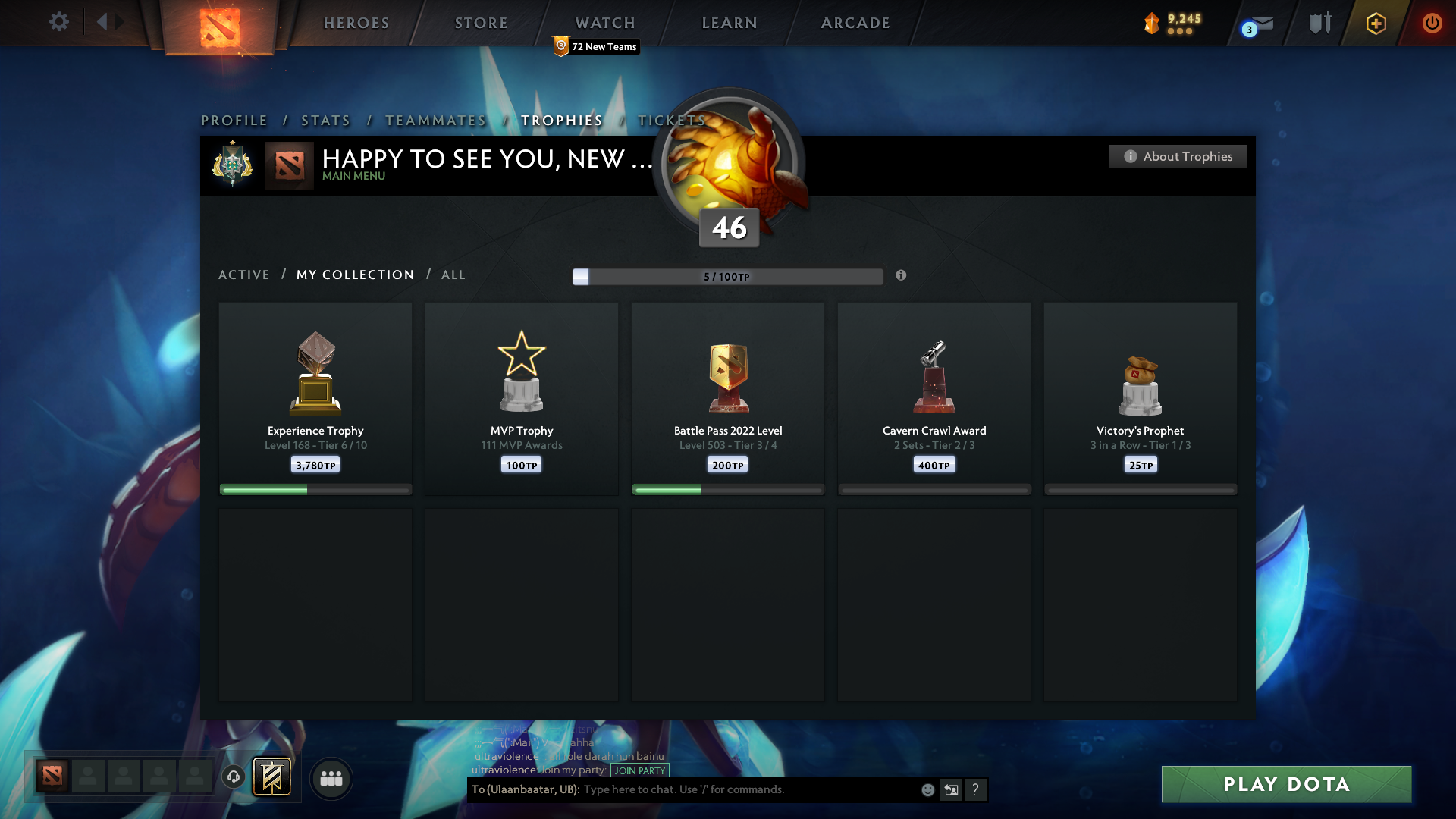Click the 5/100 TP progress bar

click(x=728, y=277)
